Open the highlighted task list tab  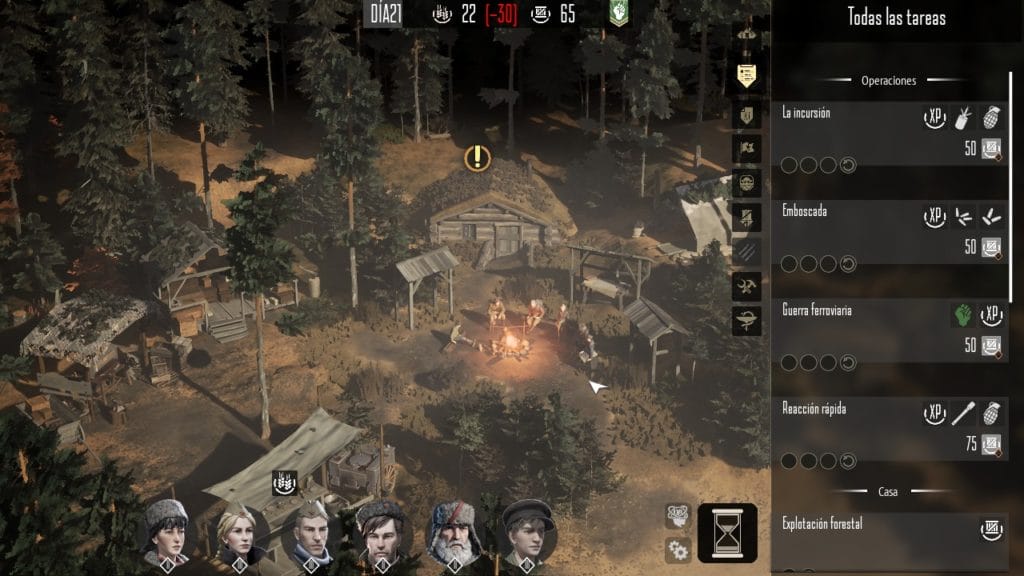coord(746,75)
